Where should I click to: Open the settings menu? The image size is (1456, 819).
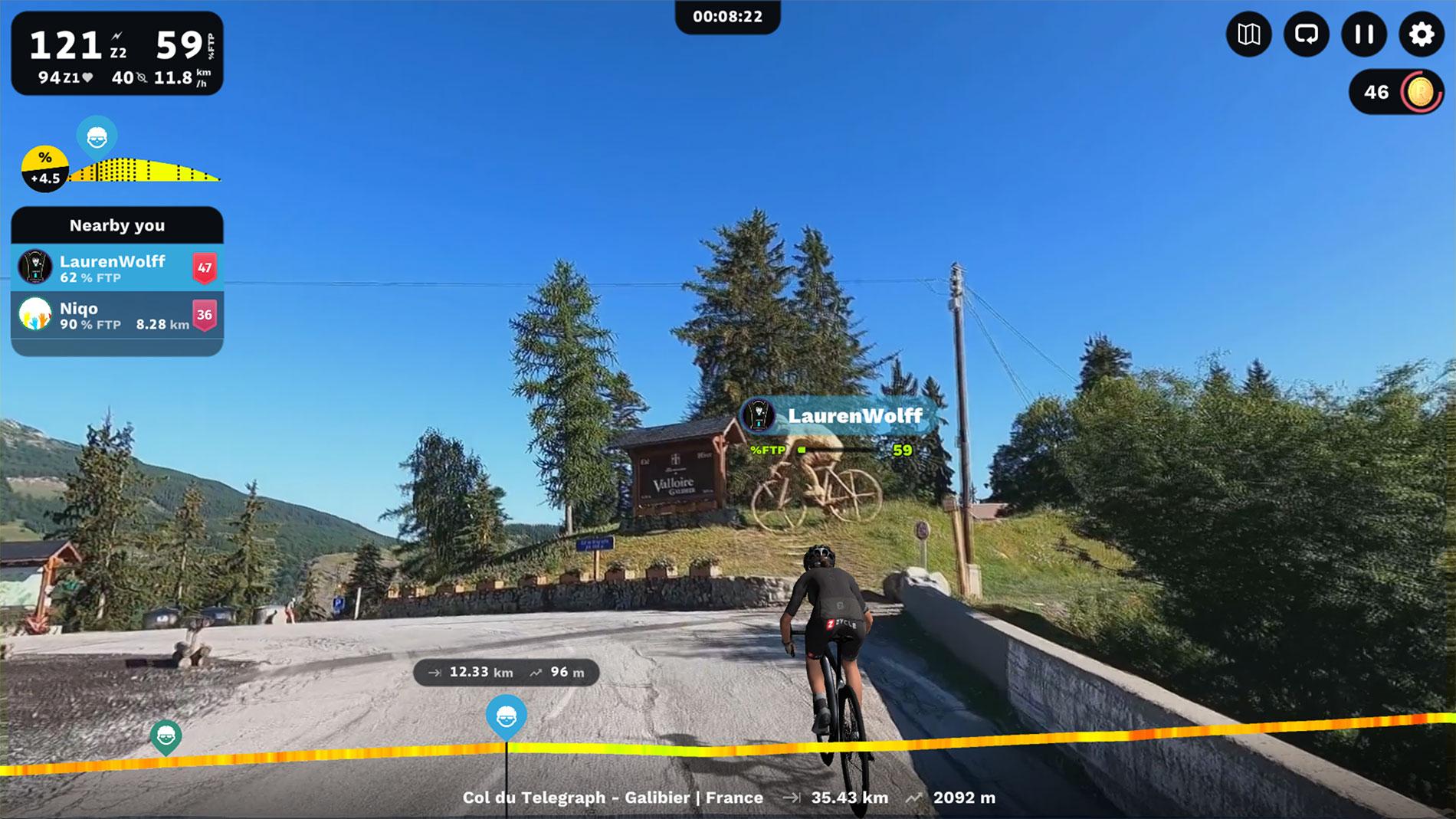pos(1422,34)
